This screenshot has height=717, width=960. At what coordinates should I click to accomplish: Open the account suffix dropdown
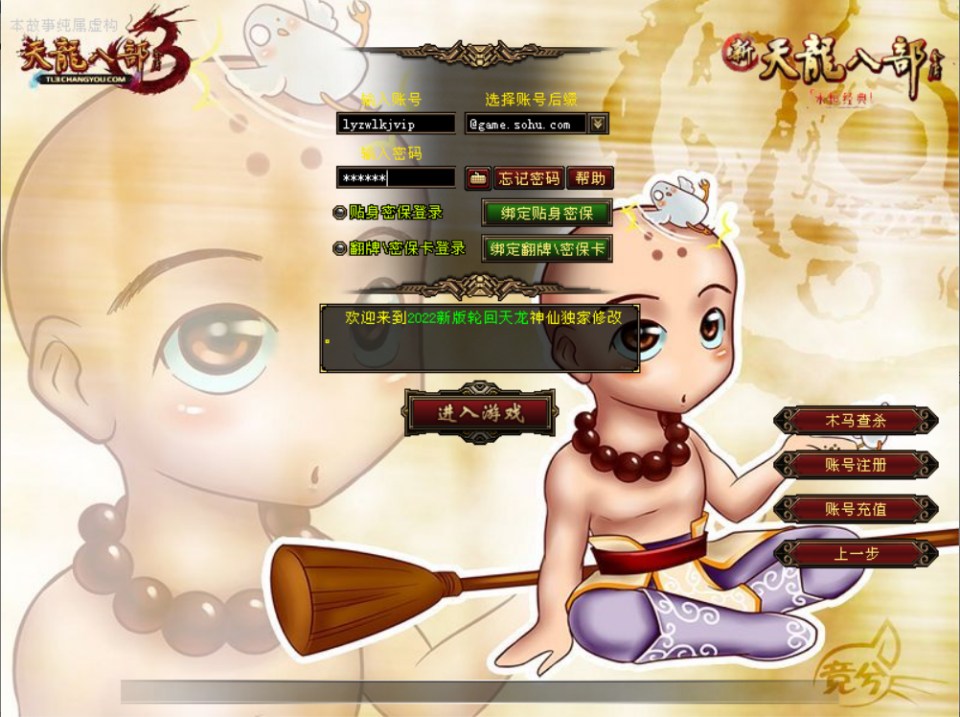[598, 124]
